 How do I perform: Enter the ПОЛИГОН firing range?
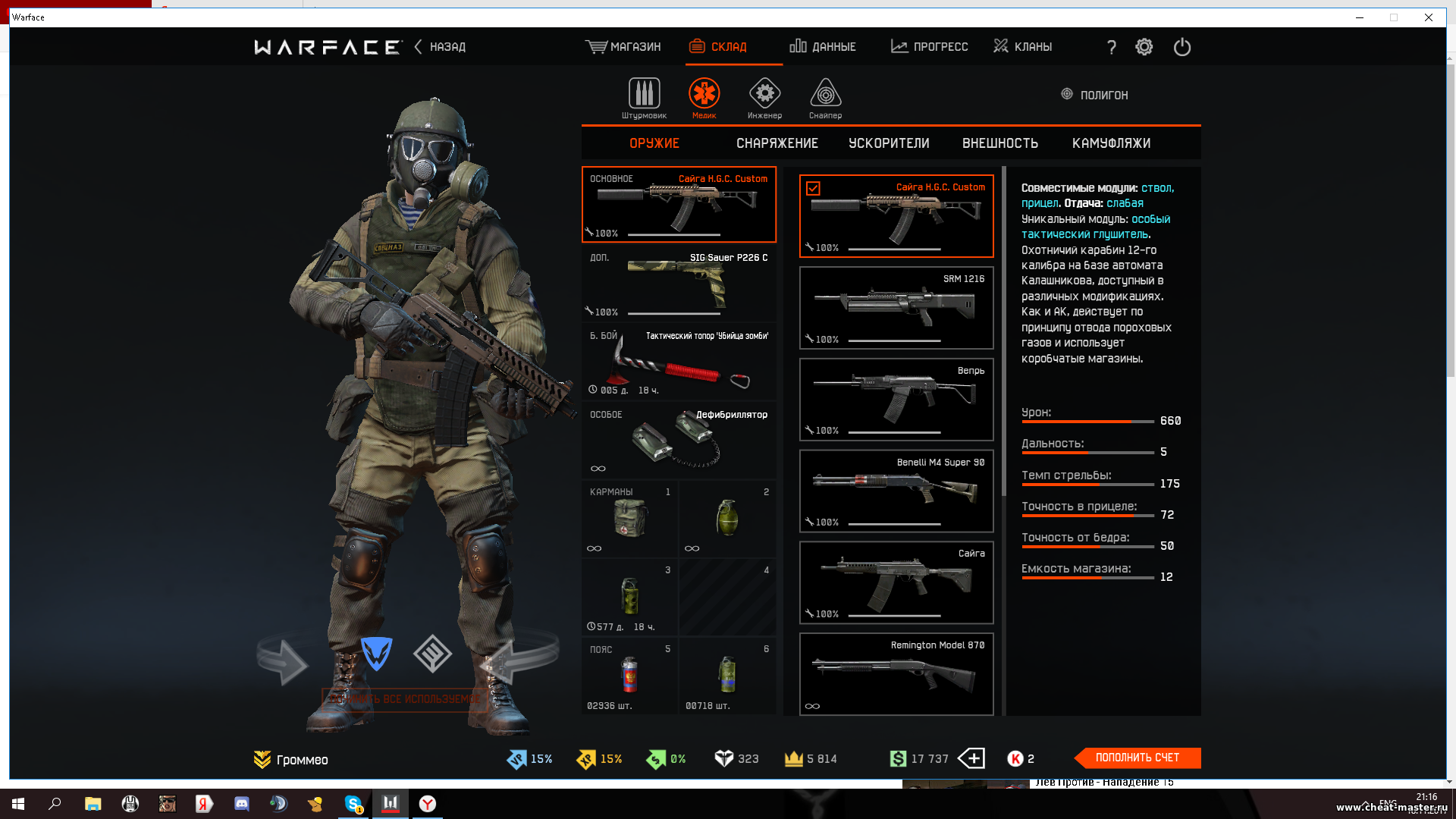click(x=1094, y=95)
